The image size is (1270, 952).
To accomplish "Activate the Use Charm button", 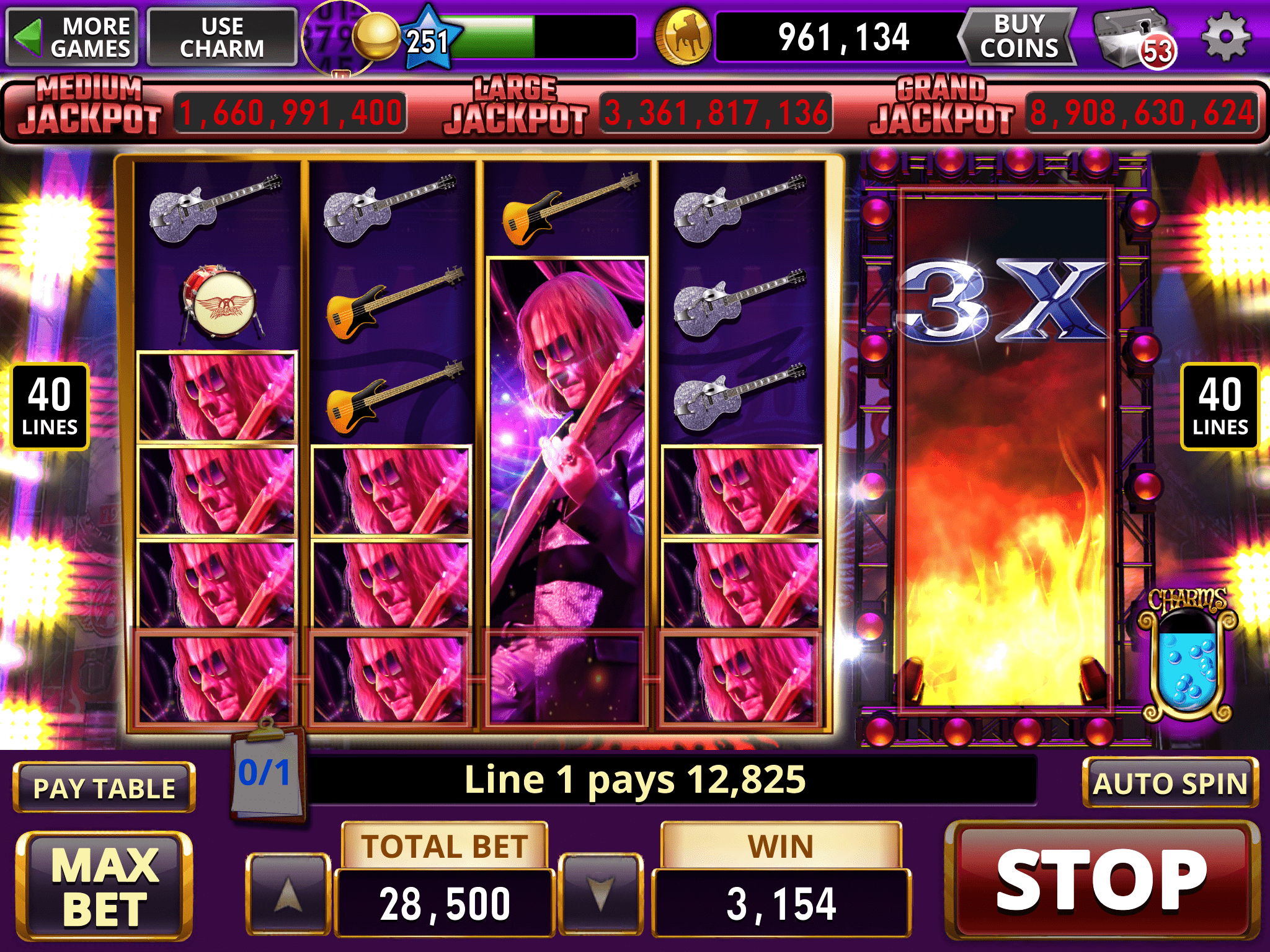I will pyautogui.click(x=222, y=37).
